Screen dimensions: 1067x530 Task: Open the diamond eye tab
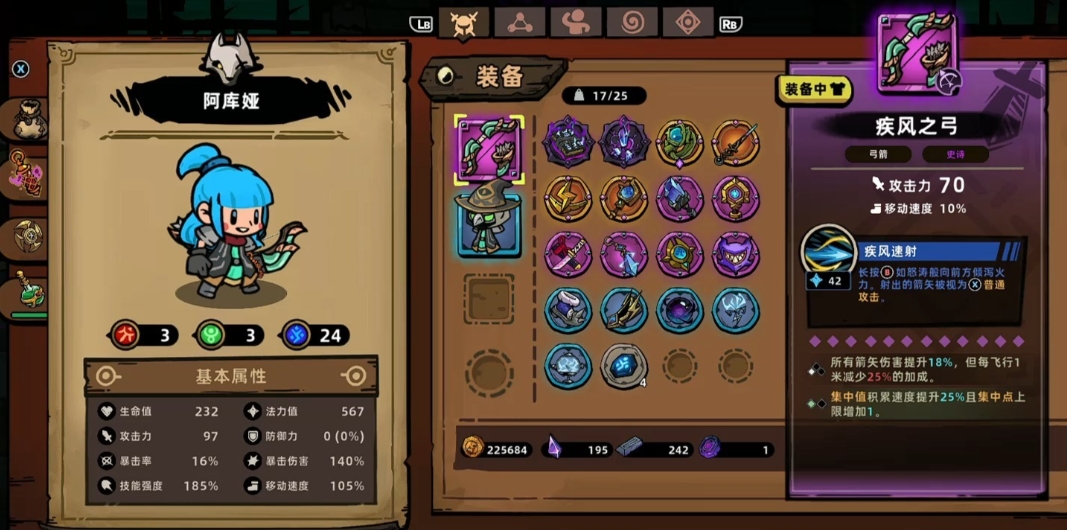[689, 23]
